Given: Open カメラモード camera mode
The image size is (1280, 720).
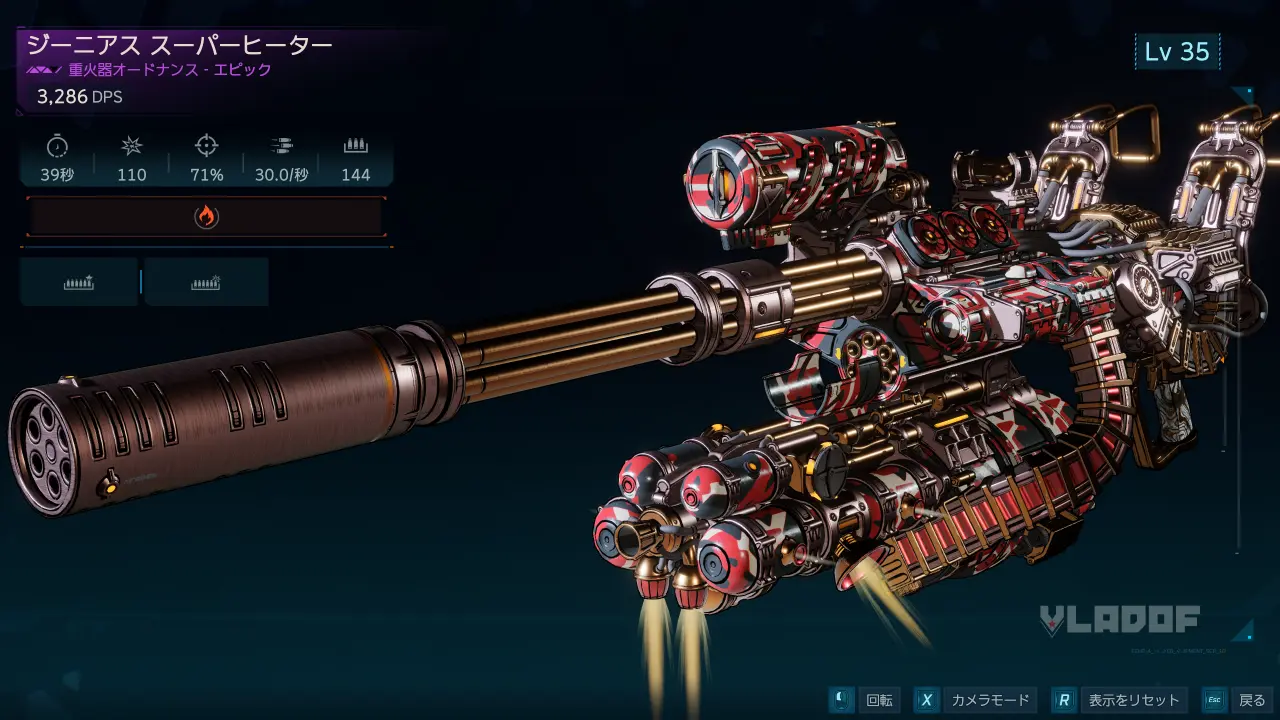Looking at the screenshot, I should [x=974, y=700].
